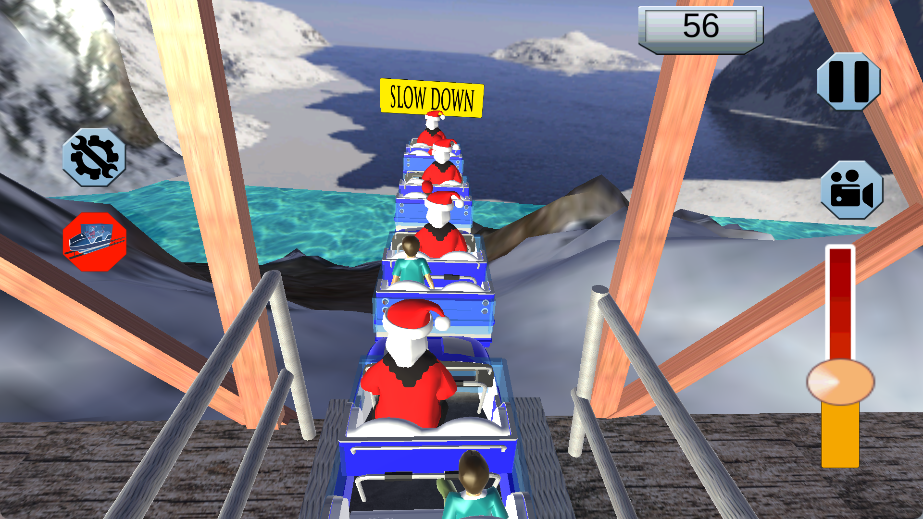Viewport: 923px width, 519px height.
Task: Tap the red octagon brake button
Action: pos(94,239)
